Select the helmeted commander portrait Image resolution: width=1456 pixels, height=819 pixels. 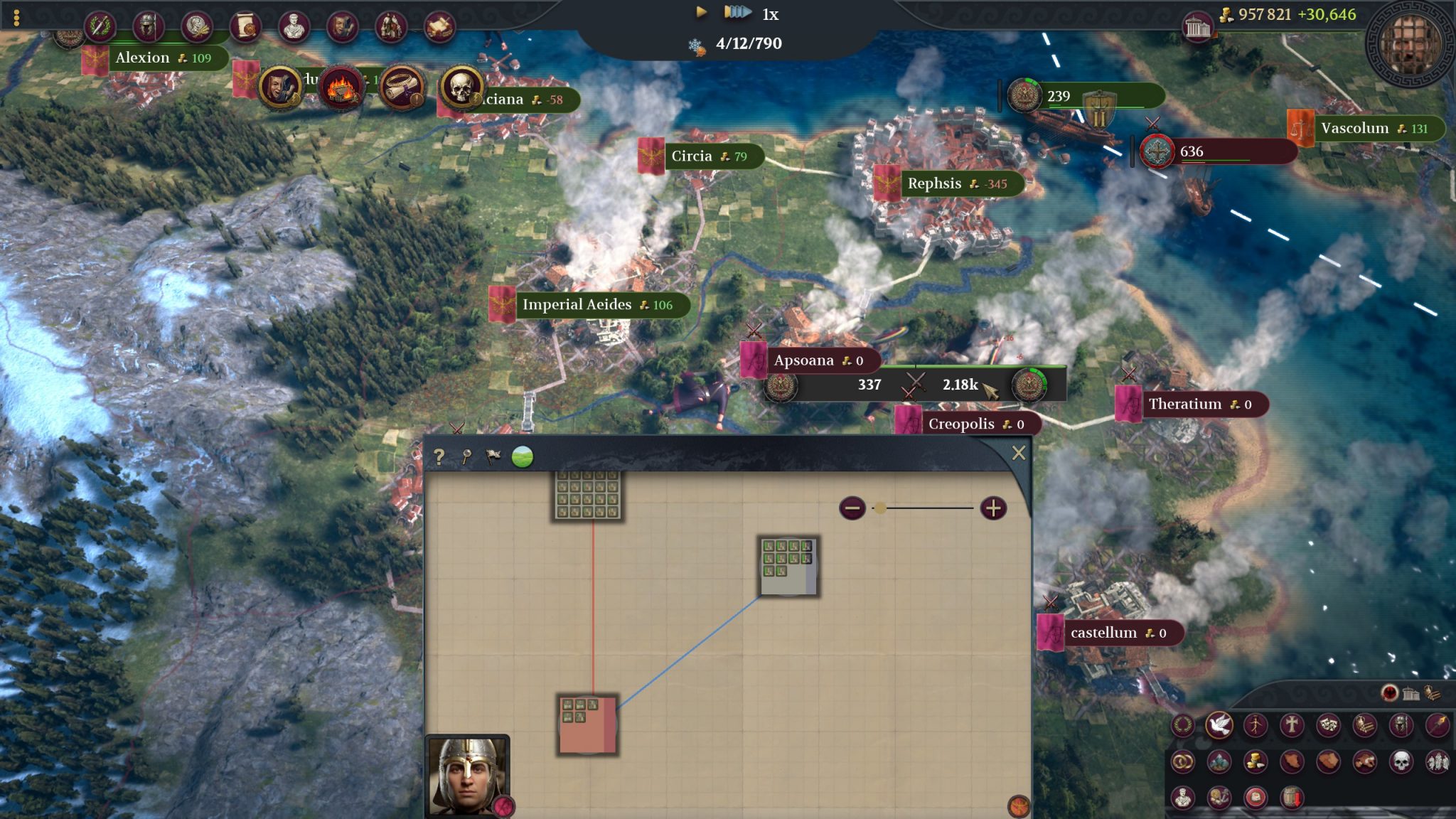pos(467,776)
